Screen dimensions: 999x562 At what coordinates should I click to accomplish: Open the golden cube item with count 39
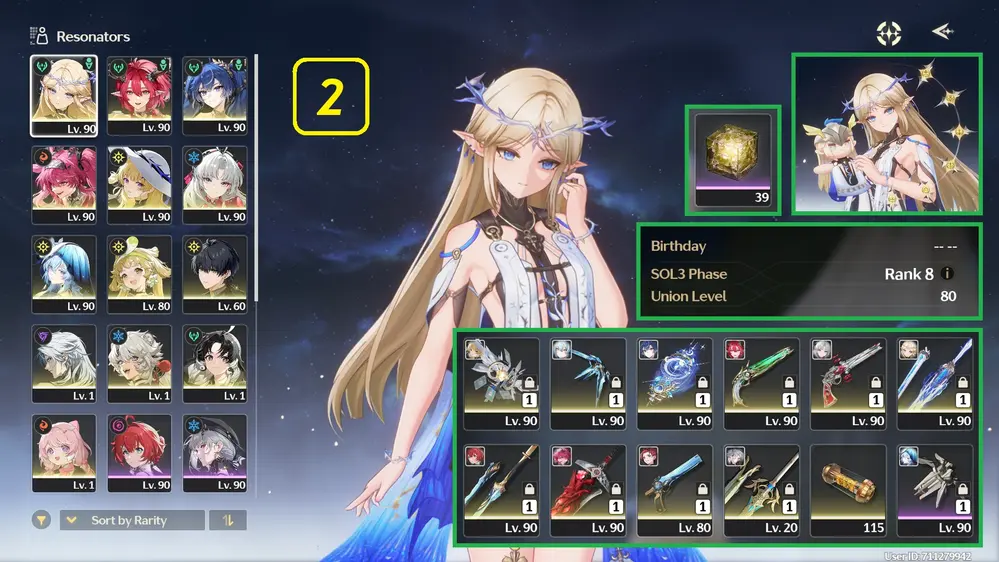733,159
